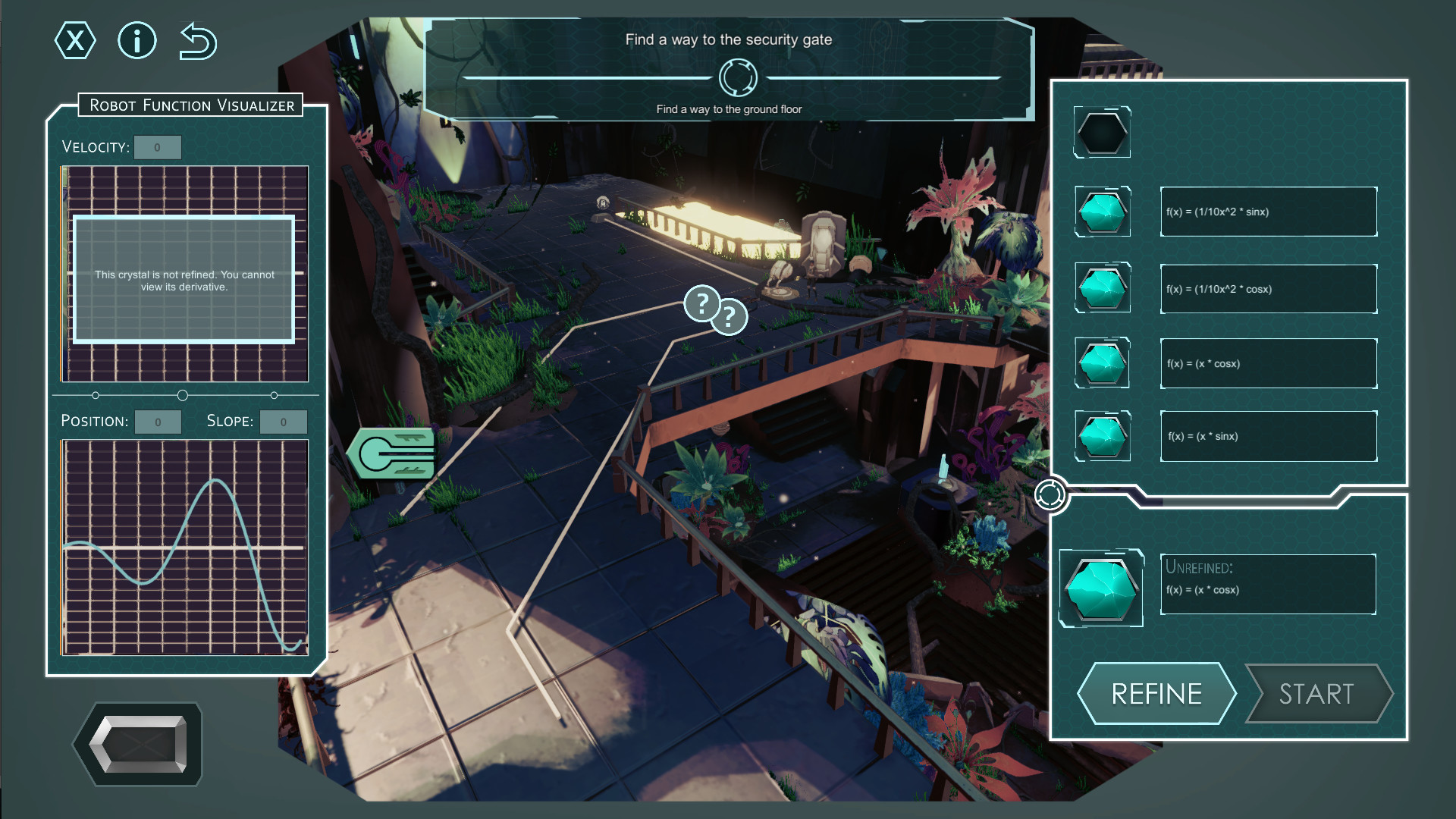Click the large unrefined crystal icon
The width and height of the screenshot is (1456, 819).
point(1101,588)
